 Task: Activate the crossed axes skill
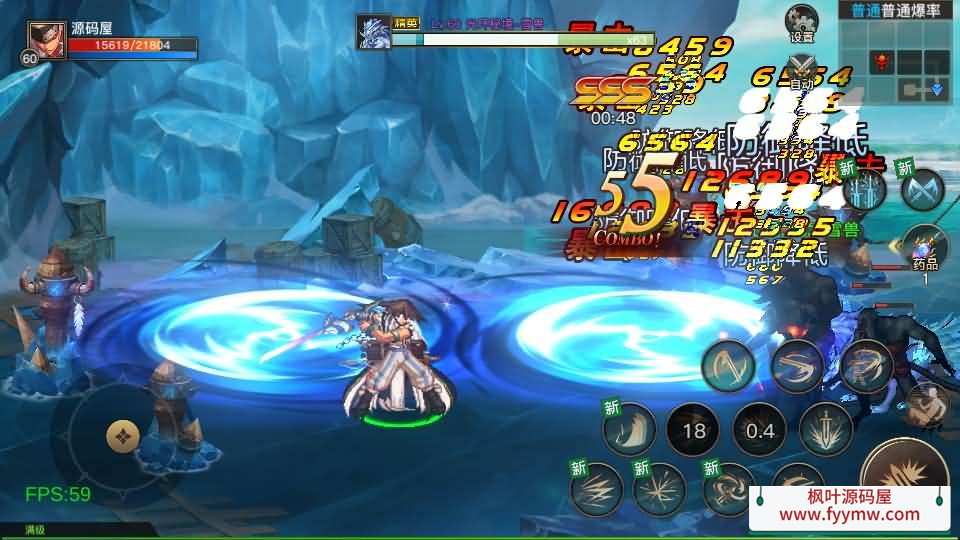922,189
